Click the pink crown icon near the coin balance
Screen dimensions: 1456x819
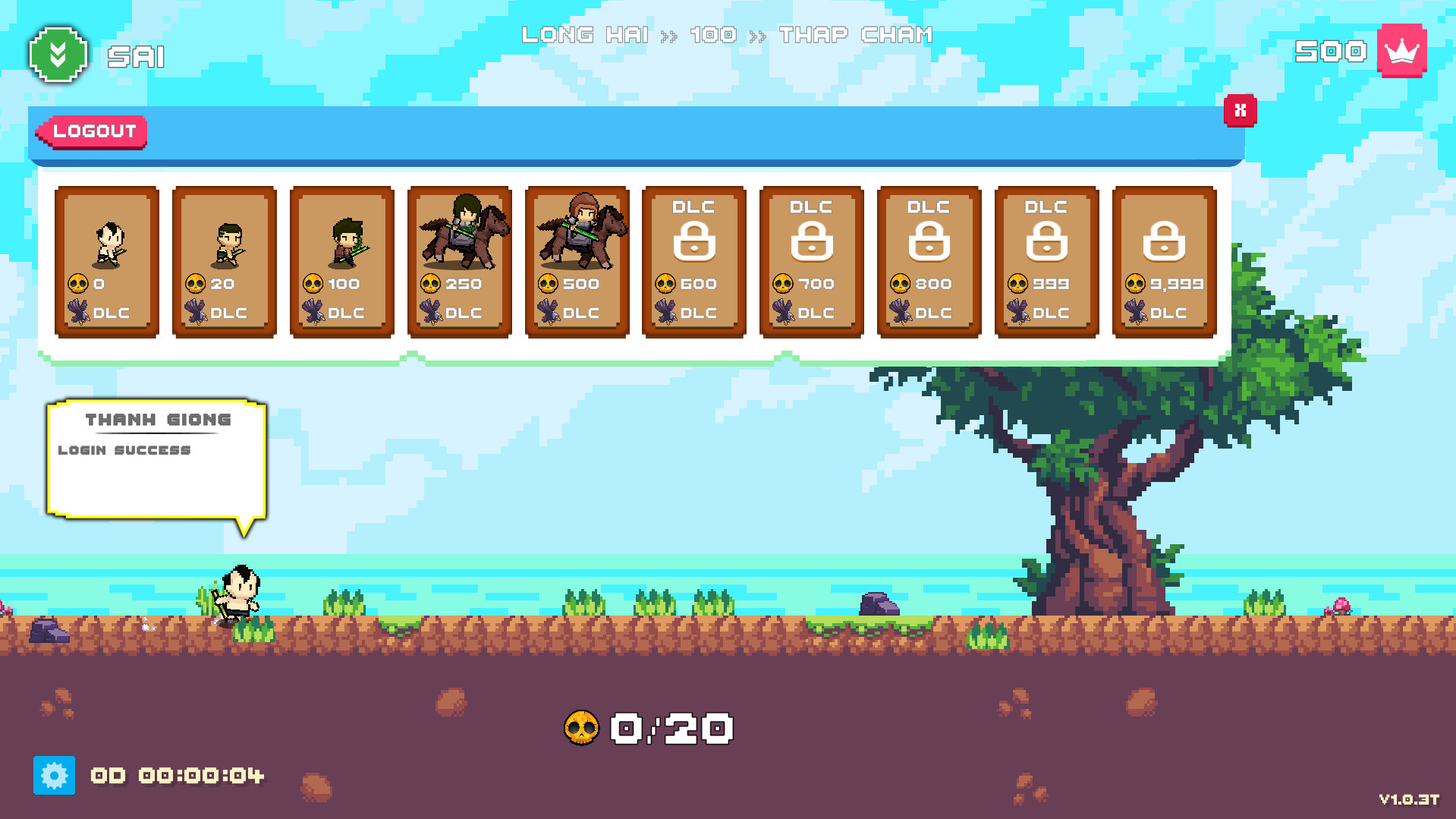pos(1401,52)
